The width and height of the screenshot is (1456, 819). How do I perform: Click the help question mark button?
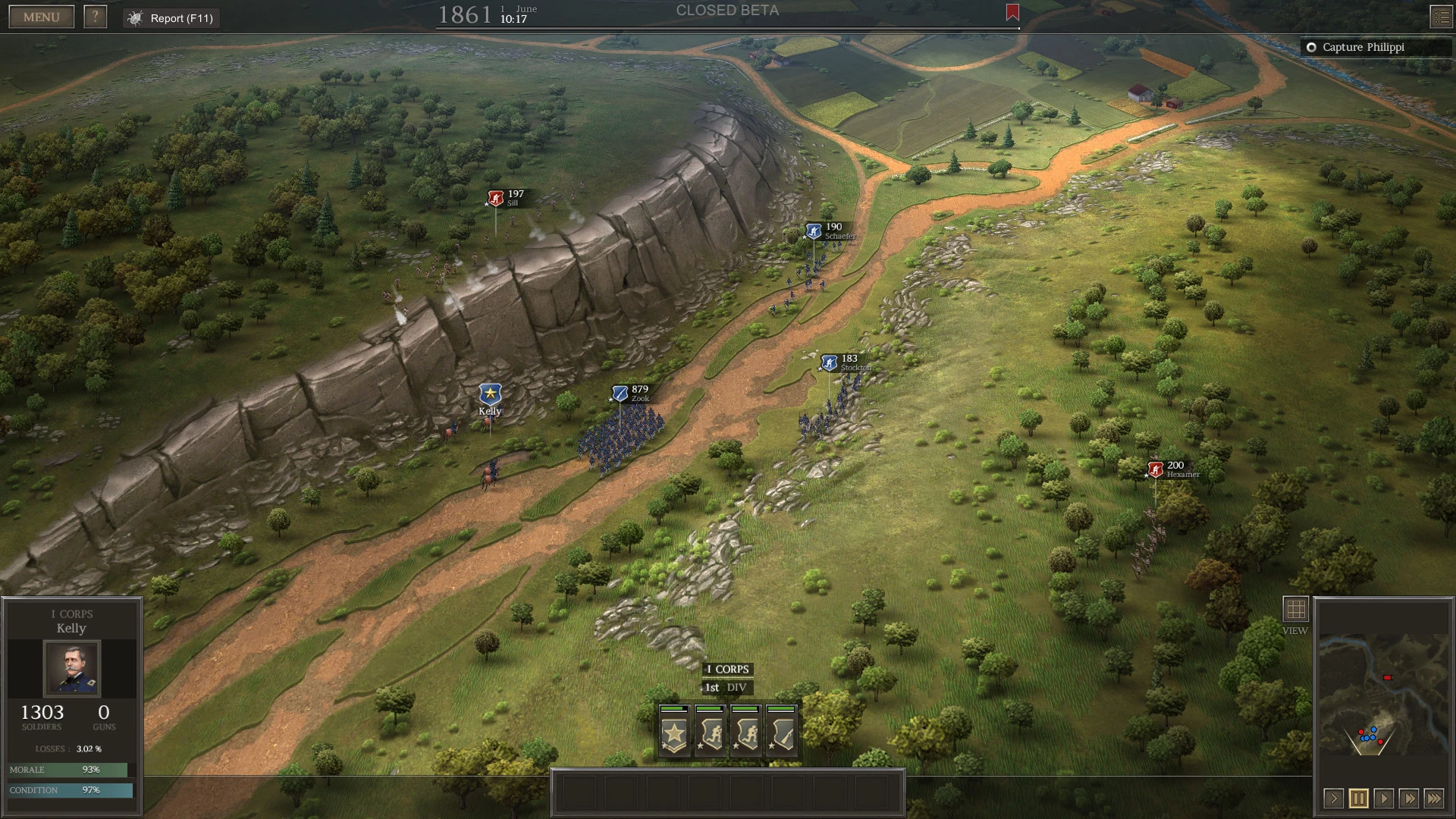(94, 16)
